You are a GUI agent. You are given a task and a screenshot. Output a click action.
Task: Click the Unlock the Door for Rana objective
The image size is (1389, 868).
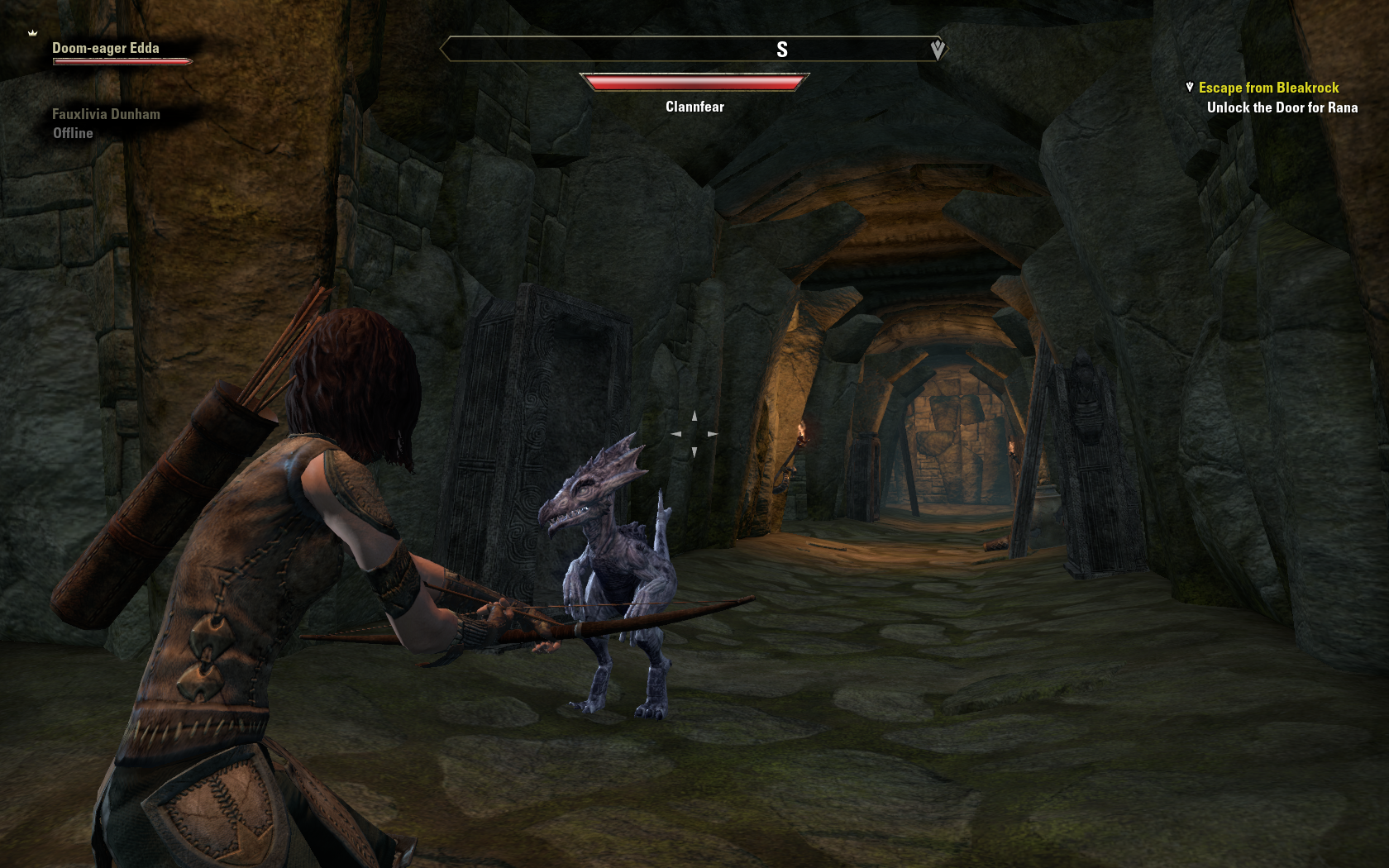pyautogui.click(x=1282, y=107)
